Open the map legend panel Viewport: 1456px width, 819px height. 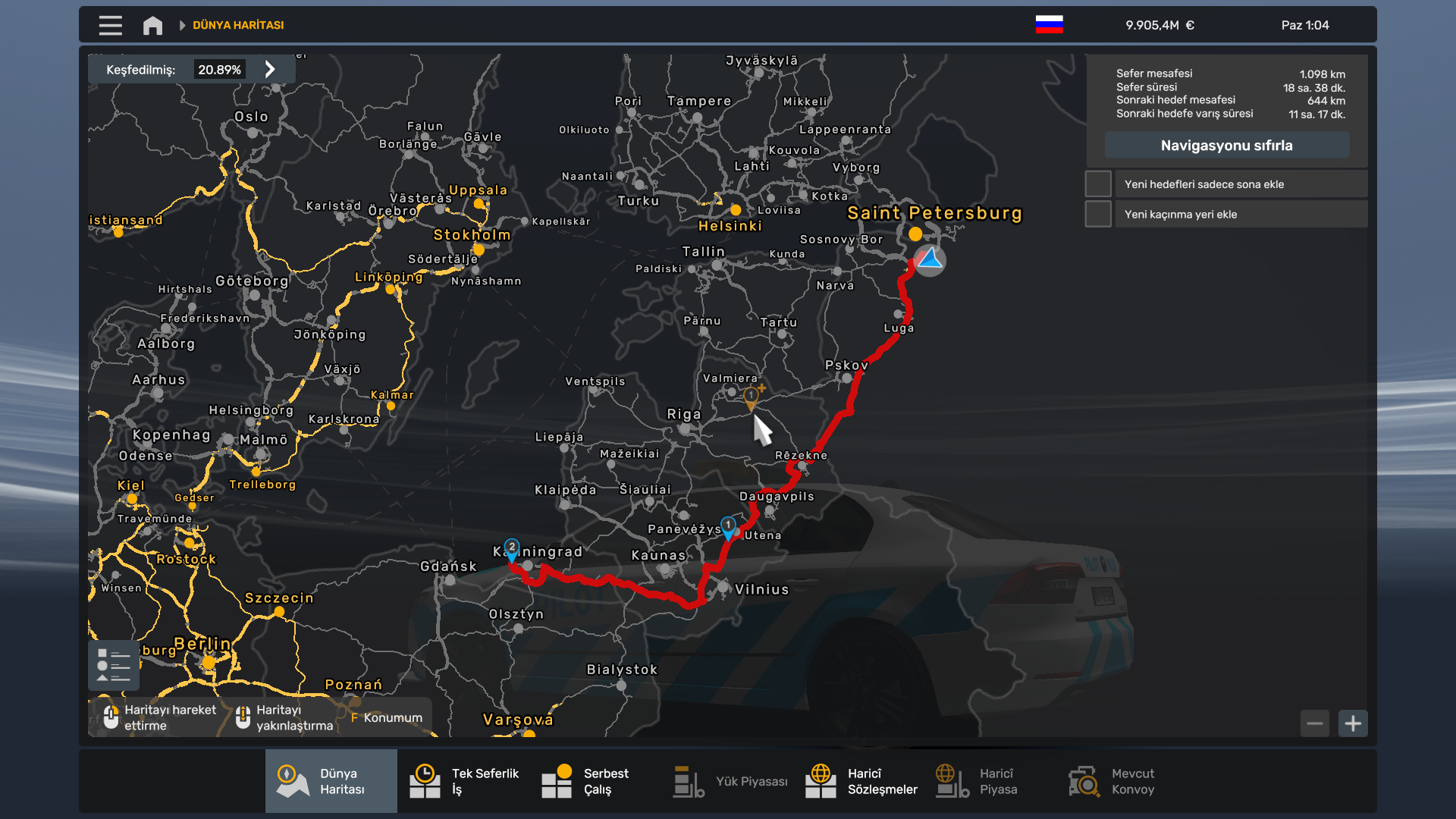[x=114, y=665]
